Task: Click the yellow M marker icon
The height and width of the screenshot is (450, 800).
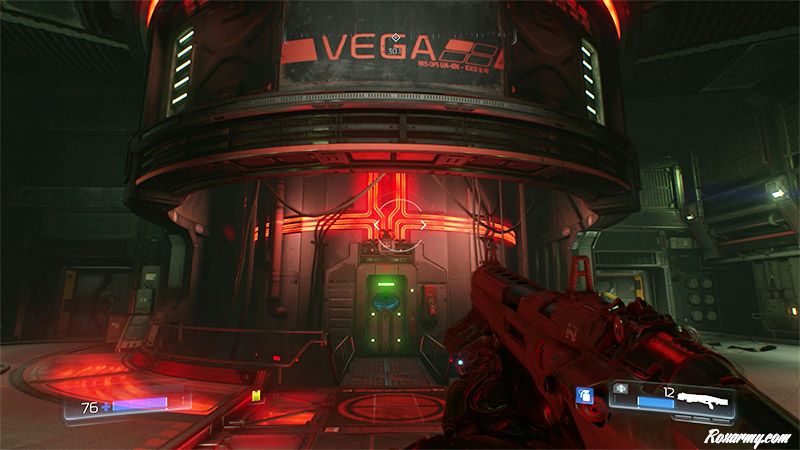Action: [x=257, y=395]
